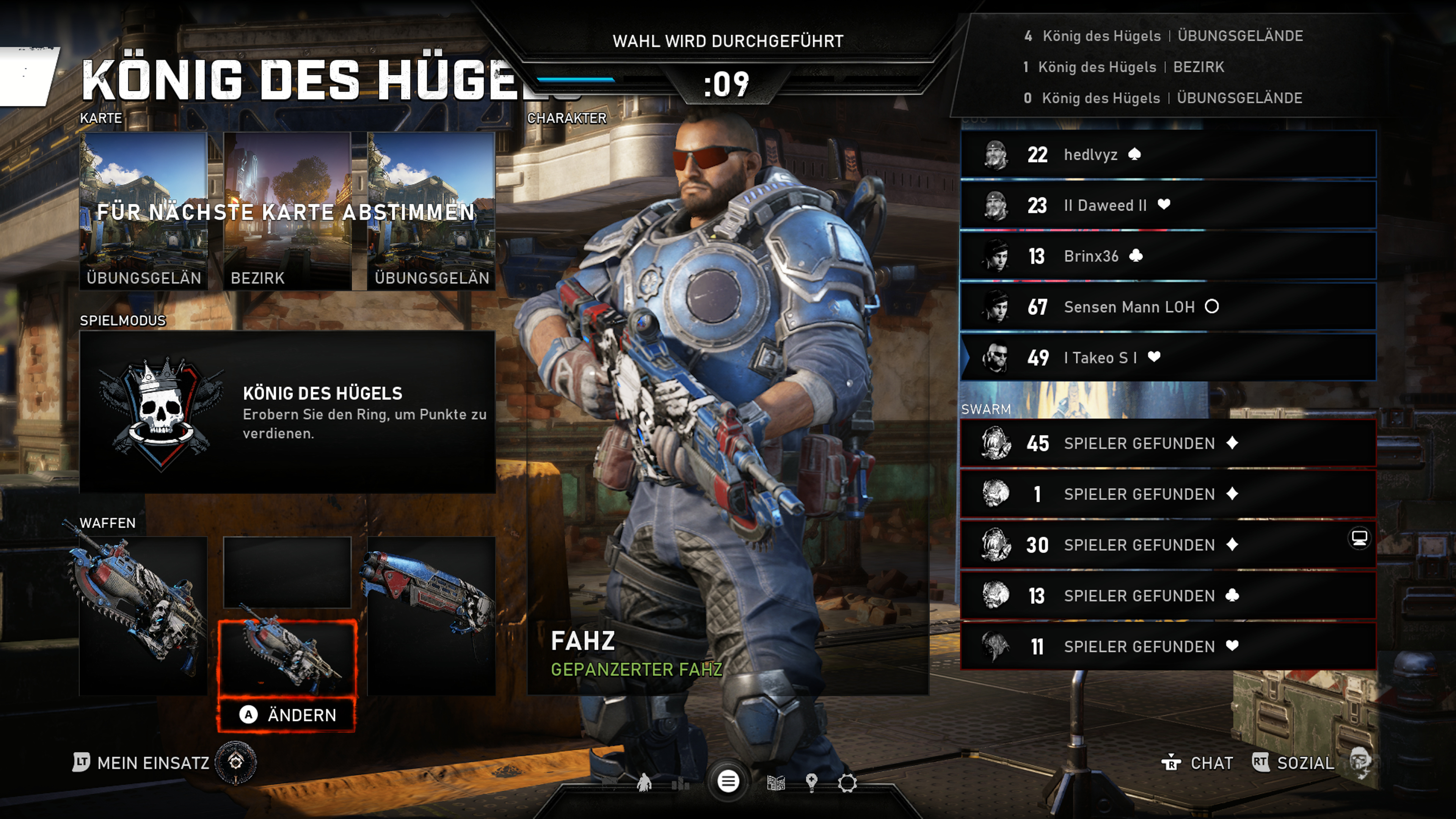Select player row II Daweed II
Viewport: 1456px width, 819px height.
point(1168,205)
